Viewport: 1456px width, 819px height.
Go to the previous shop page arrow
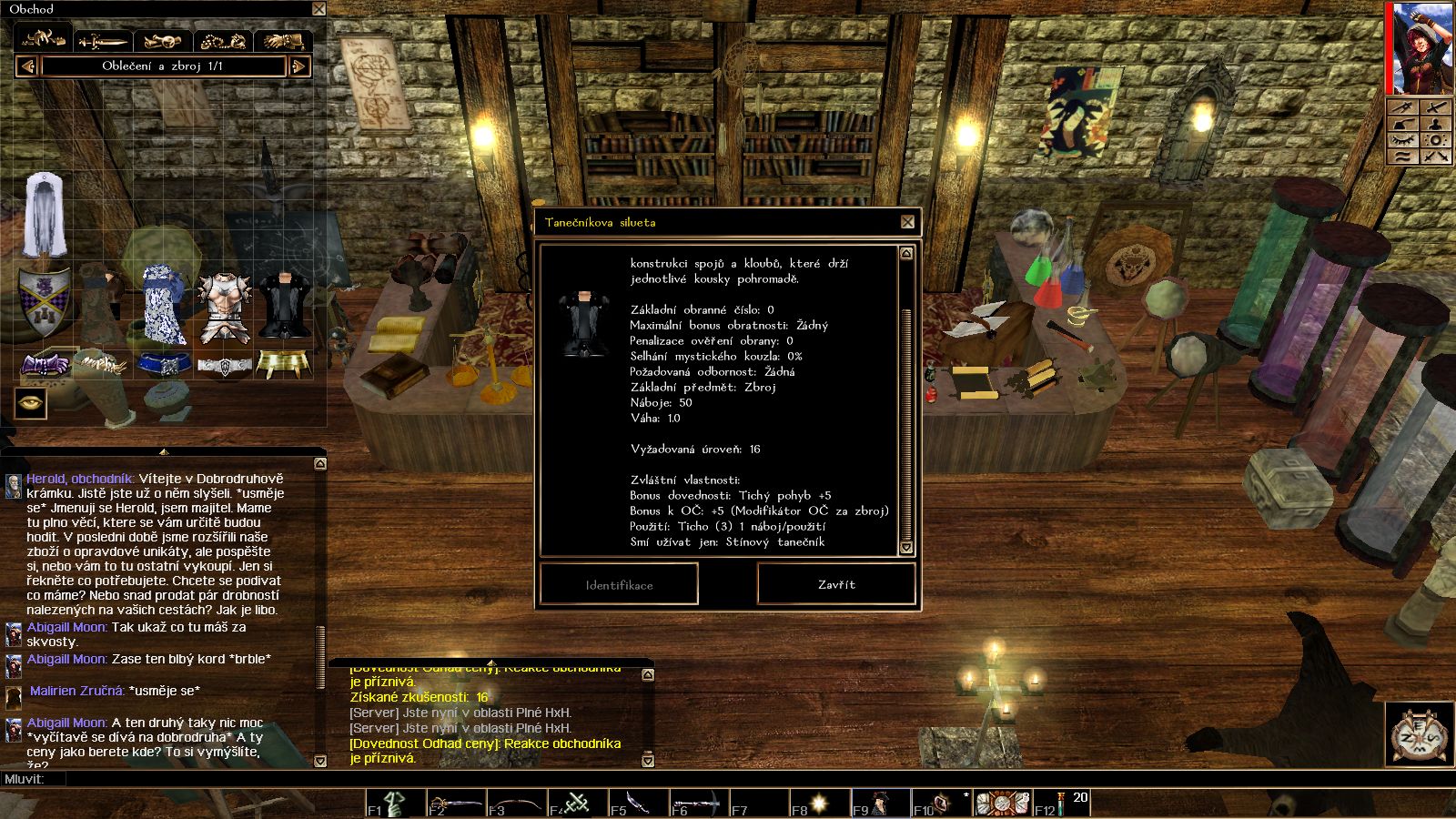(x=27, y=66)
